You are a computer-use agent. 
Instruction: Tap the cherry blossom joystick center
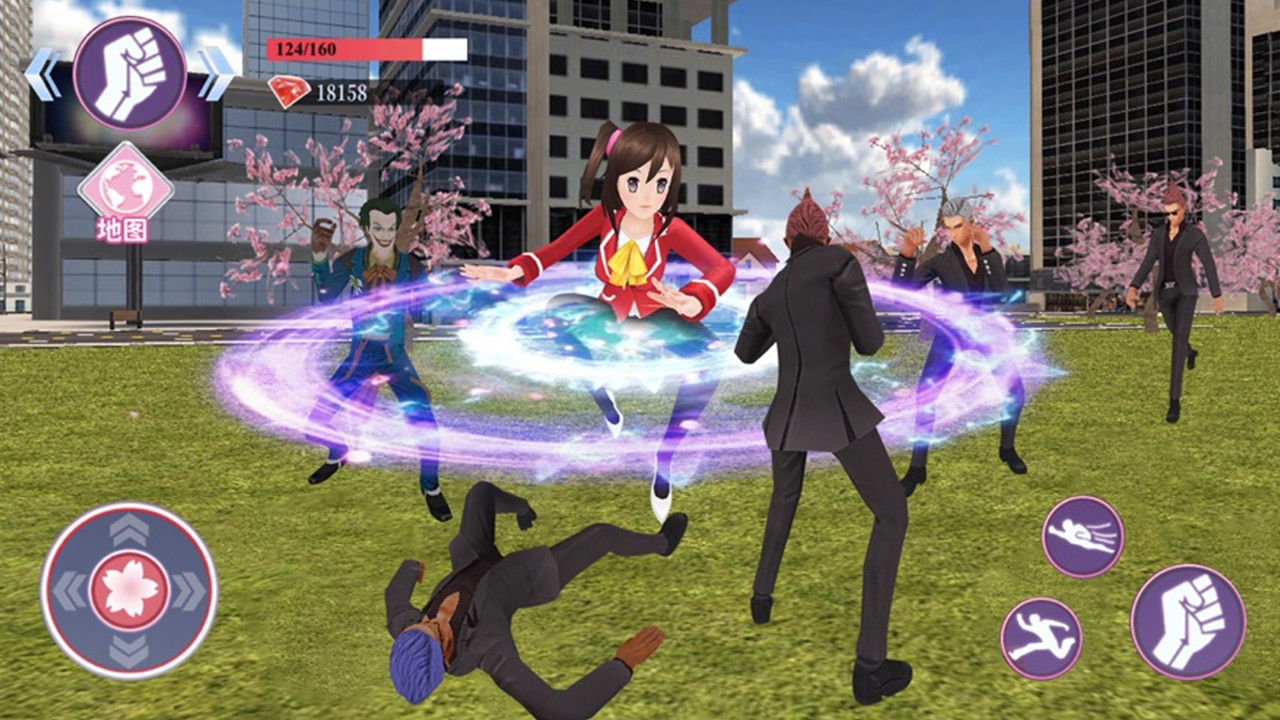129,590
